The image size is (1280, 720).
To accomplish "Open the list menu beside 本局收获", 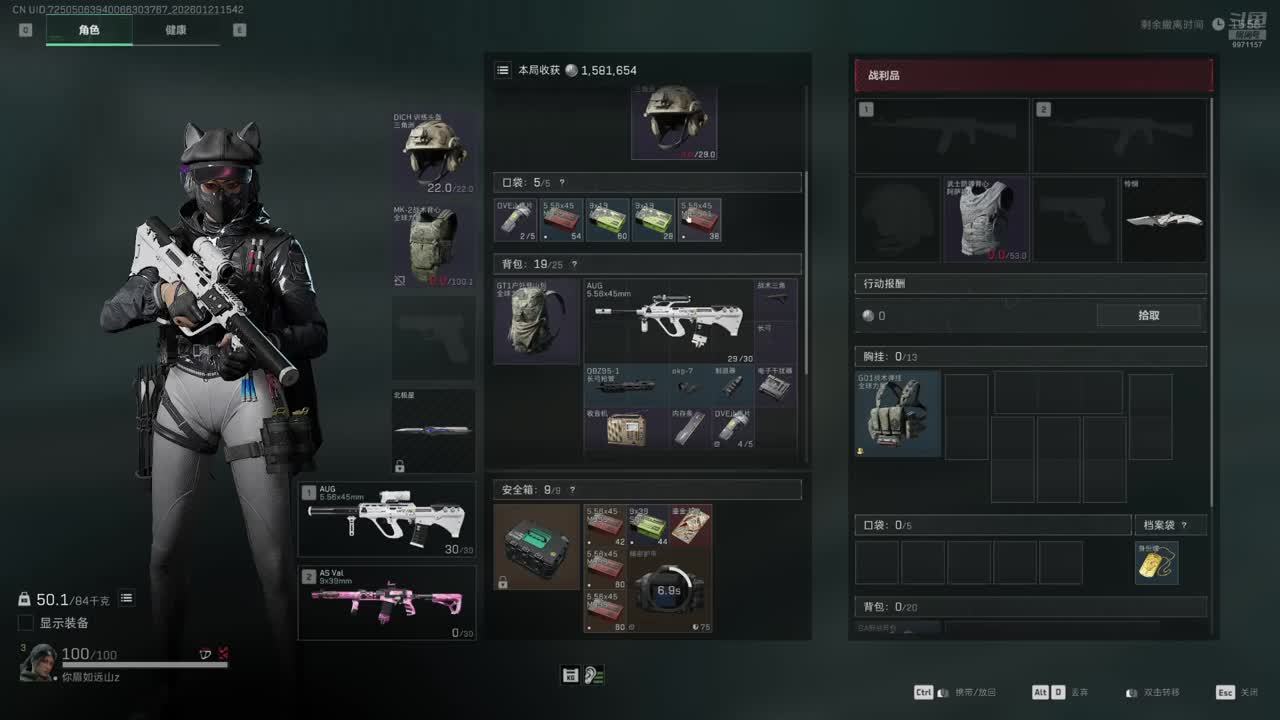I will [x=503, y=70].
